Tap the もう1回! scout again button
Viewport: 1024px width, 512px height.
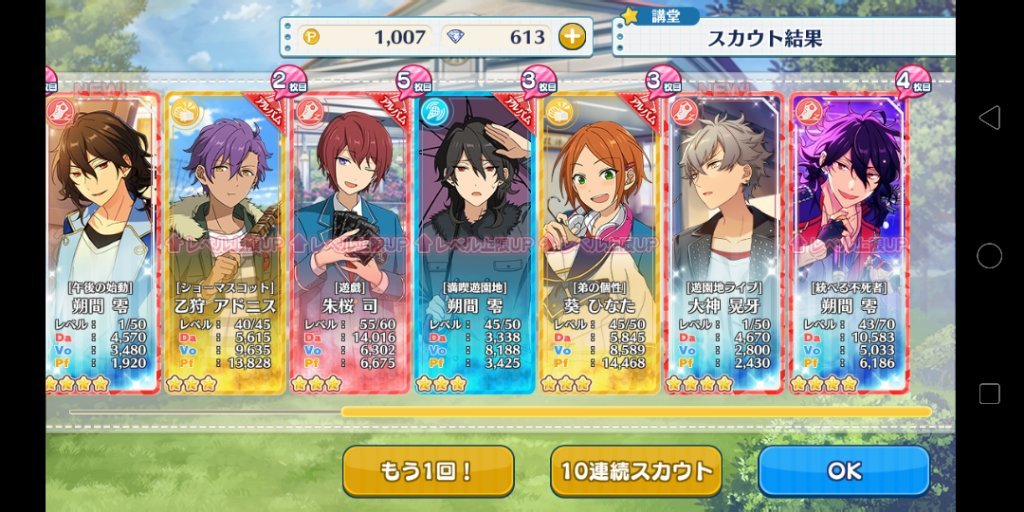428,471
